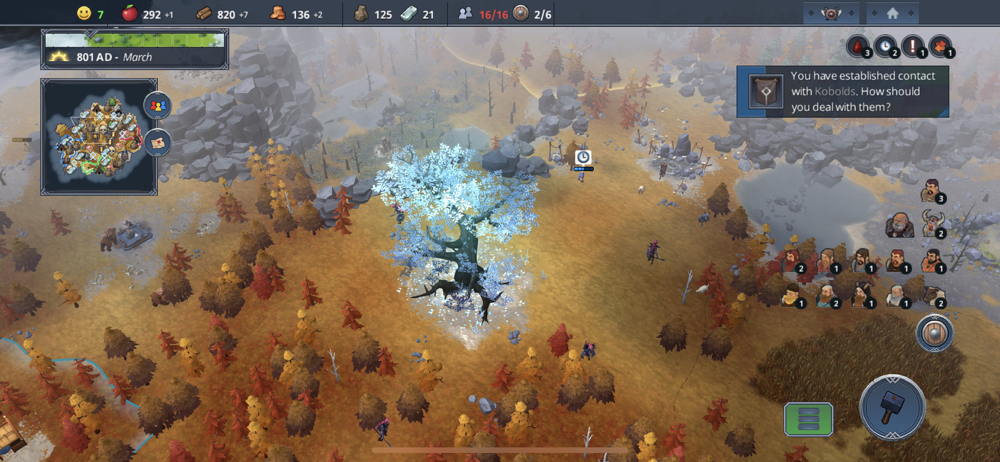This screenshot has height=462, width=1000.
Task: Open the hammer build menu
Action: click(x=891, y=407)
